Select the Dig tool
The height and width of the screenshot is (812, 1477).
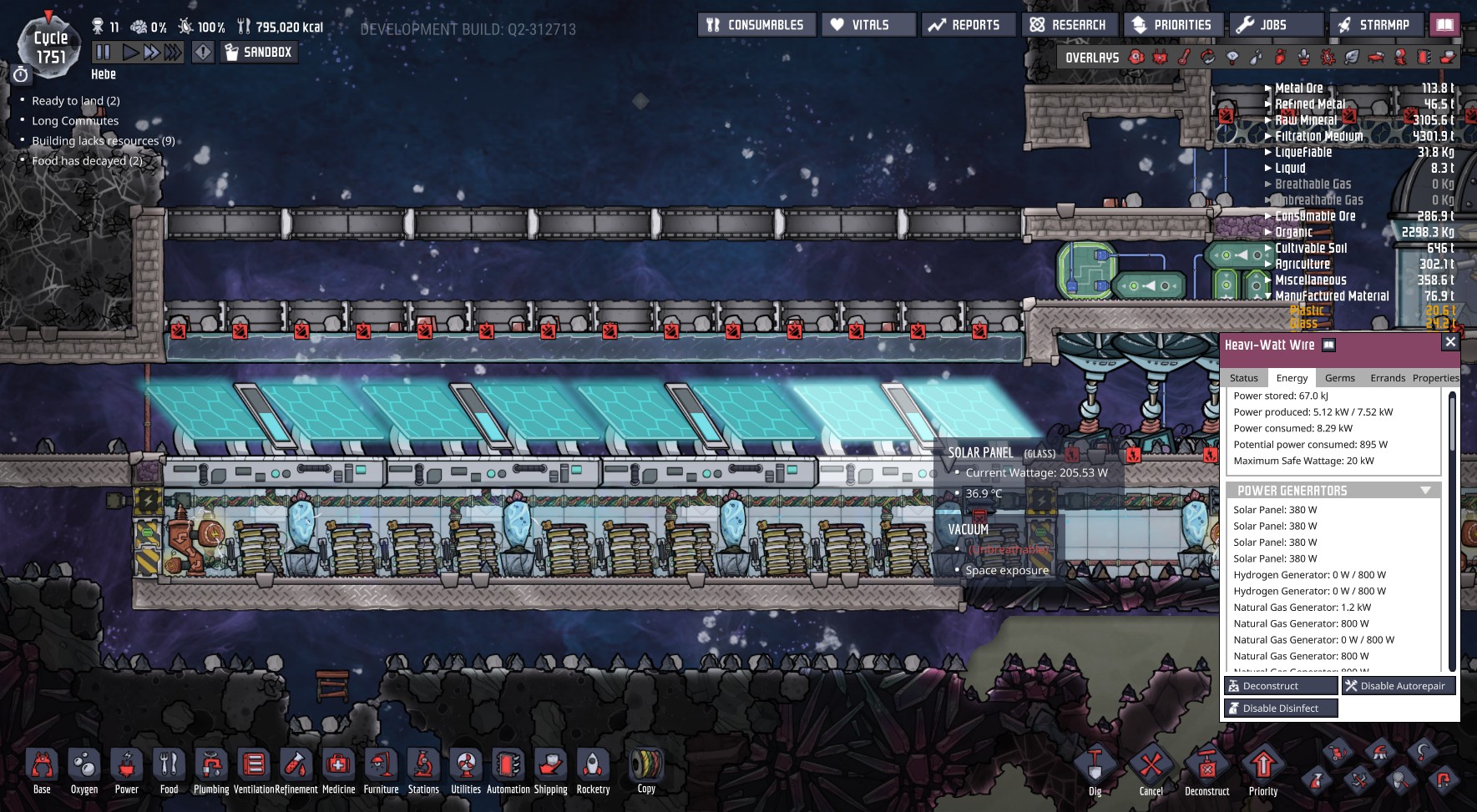[x=1095, y=771]
